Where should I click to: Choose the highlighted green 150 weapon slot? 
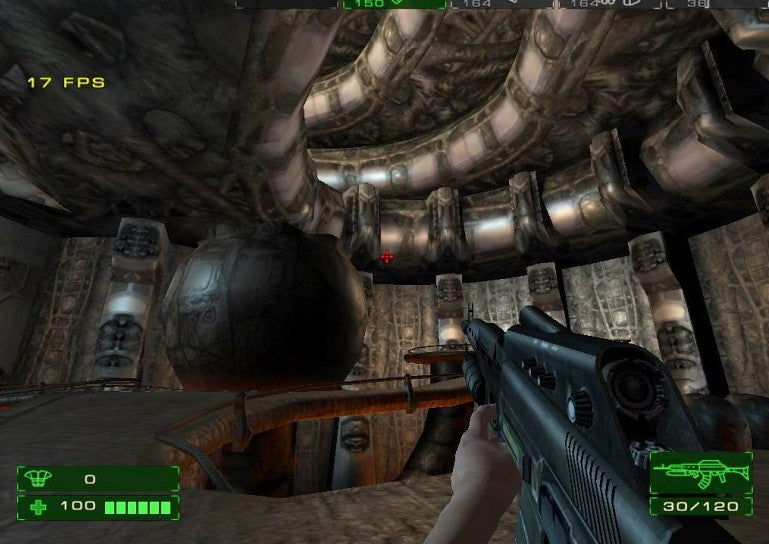pos(394,4)
